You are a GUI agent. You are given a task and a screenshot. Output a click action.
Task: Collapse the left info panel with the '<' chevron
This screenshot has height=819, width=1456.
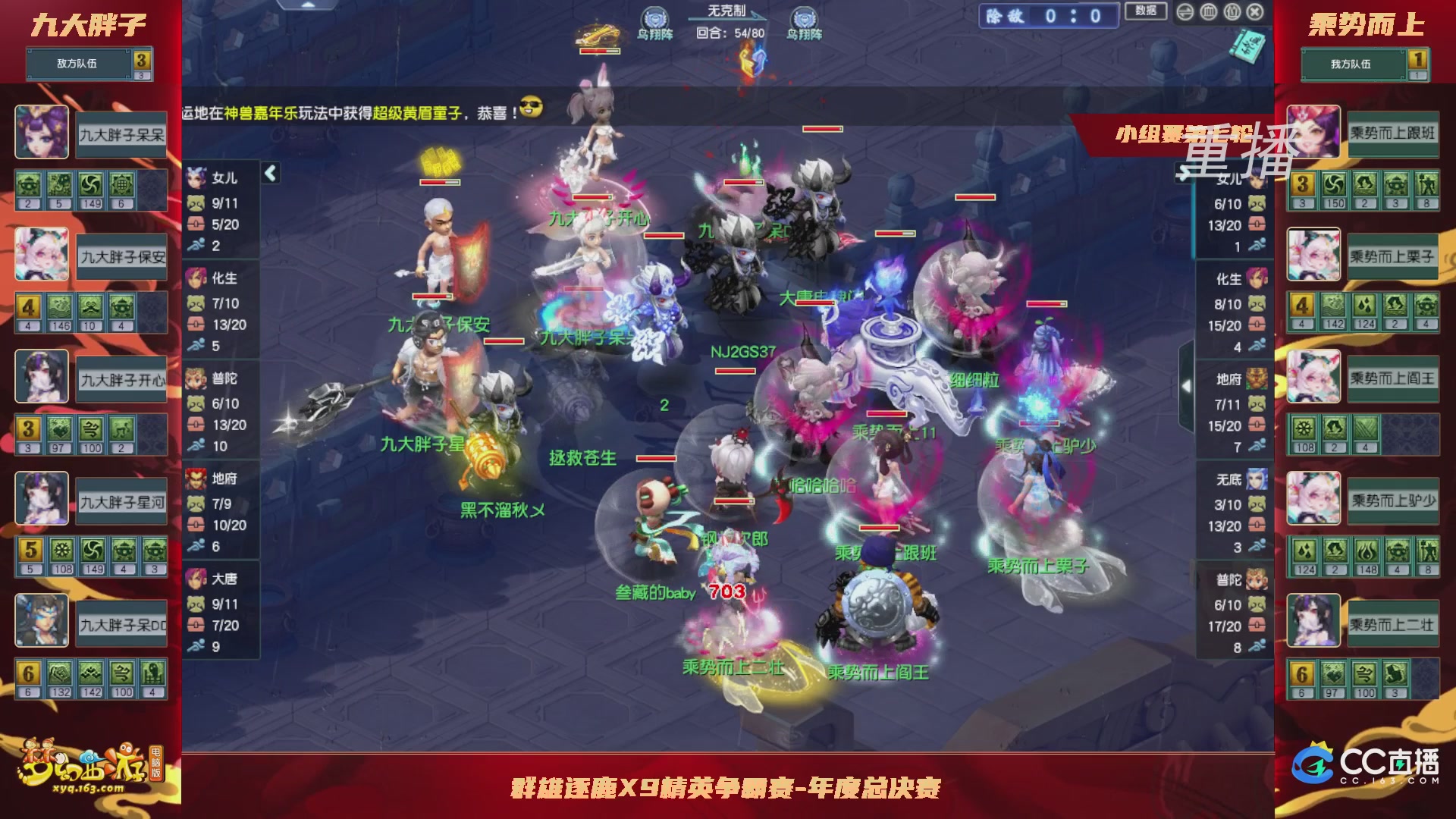pos(269,173)
